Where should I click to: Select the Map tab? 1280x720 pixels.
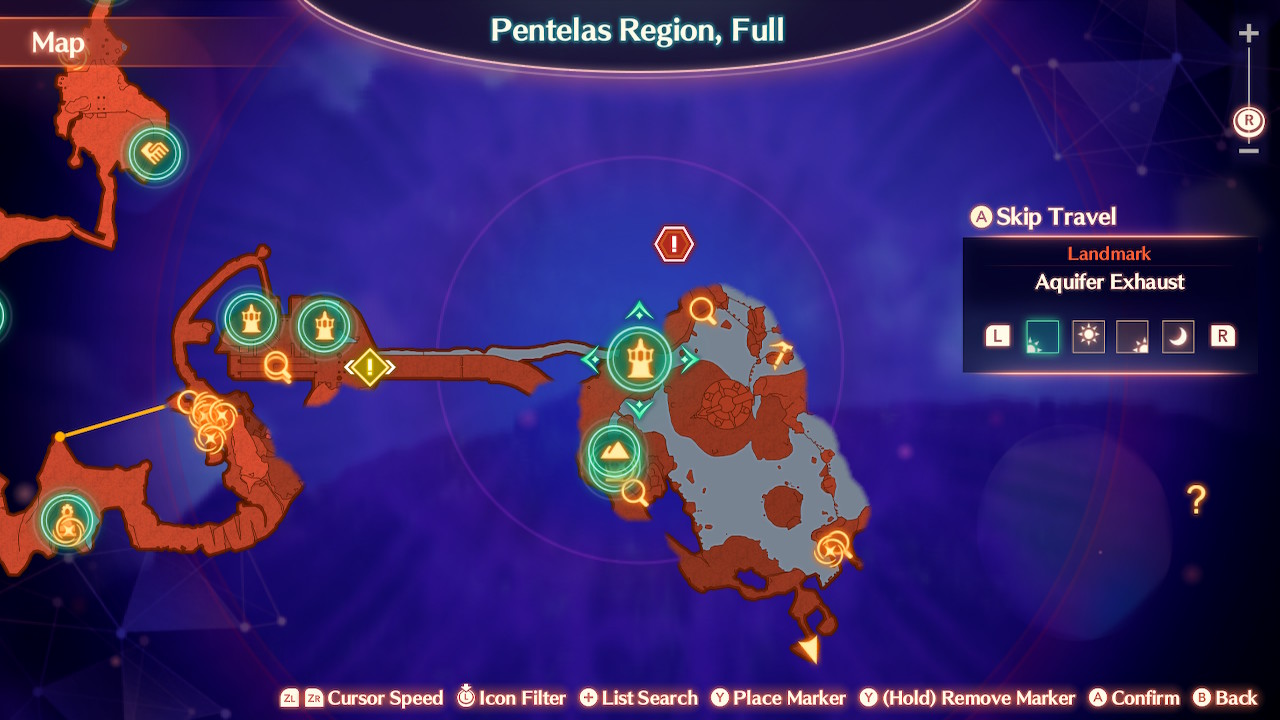58,43
